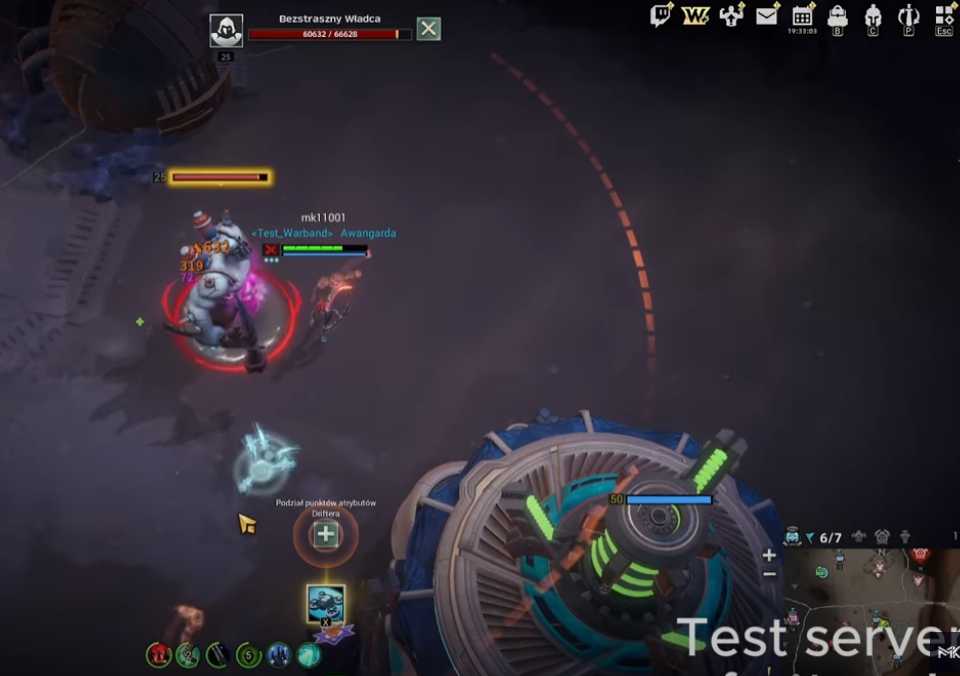The image size is (960, 676).
Task: Open the calendar events icon
Action: [x=802, y=15]
